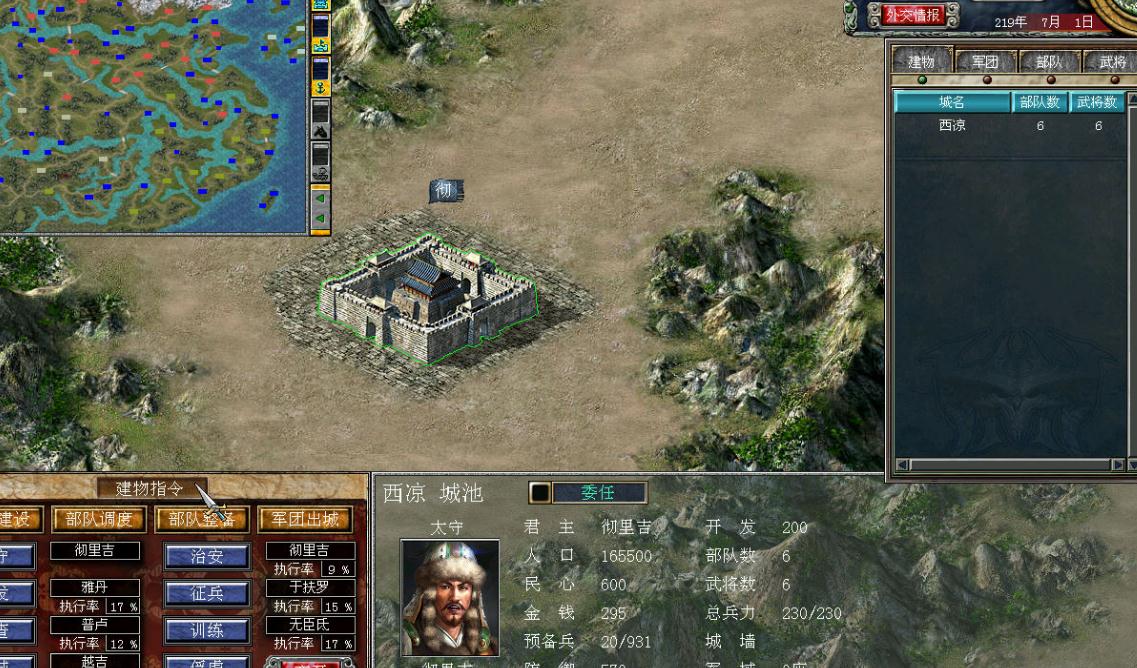Choose the 军团出城 command
1137x668 pixels.
point(305,520)
